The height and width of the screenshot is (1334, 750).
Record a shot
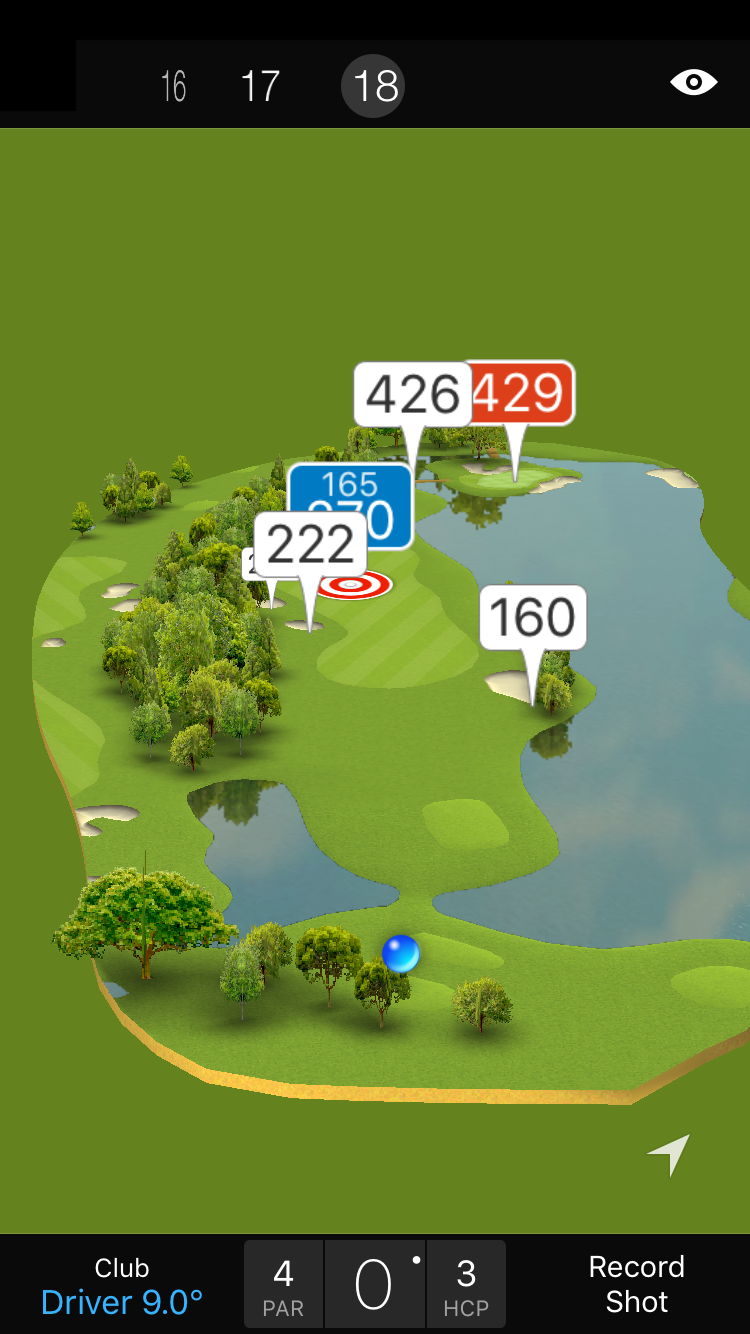click(x=636, y=1284)
